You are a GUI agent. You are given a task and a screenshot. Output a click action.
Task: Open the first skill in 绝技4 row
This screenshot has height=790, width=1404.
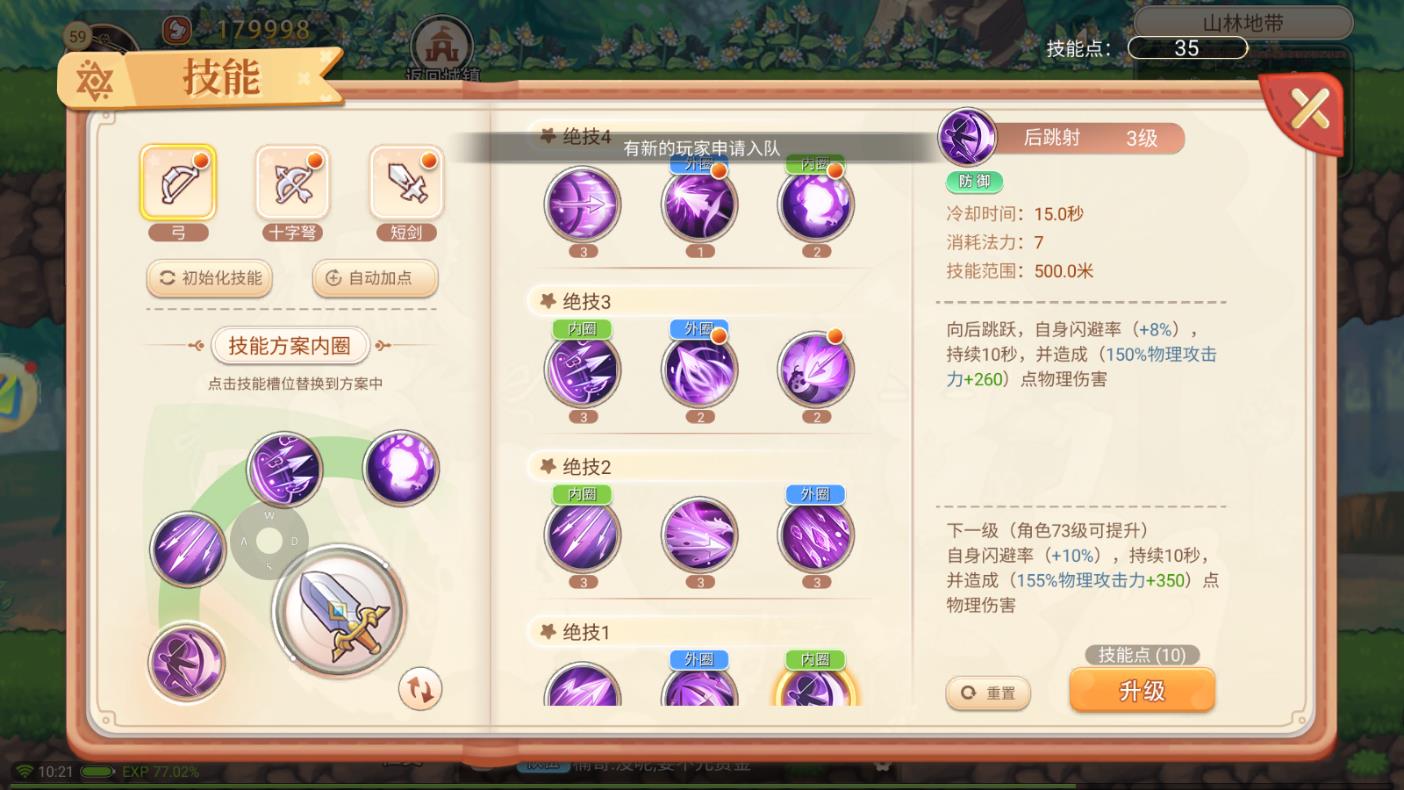pyautogui.click(x=583, y=202)
